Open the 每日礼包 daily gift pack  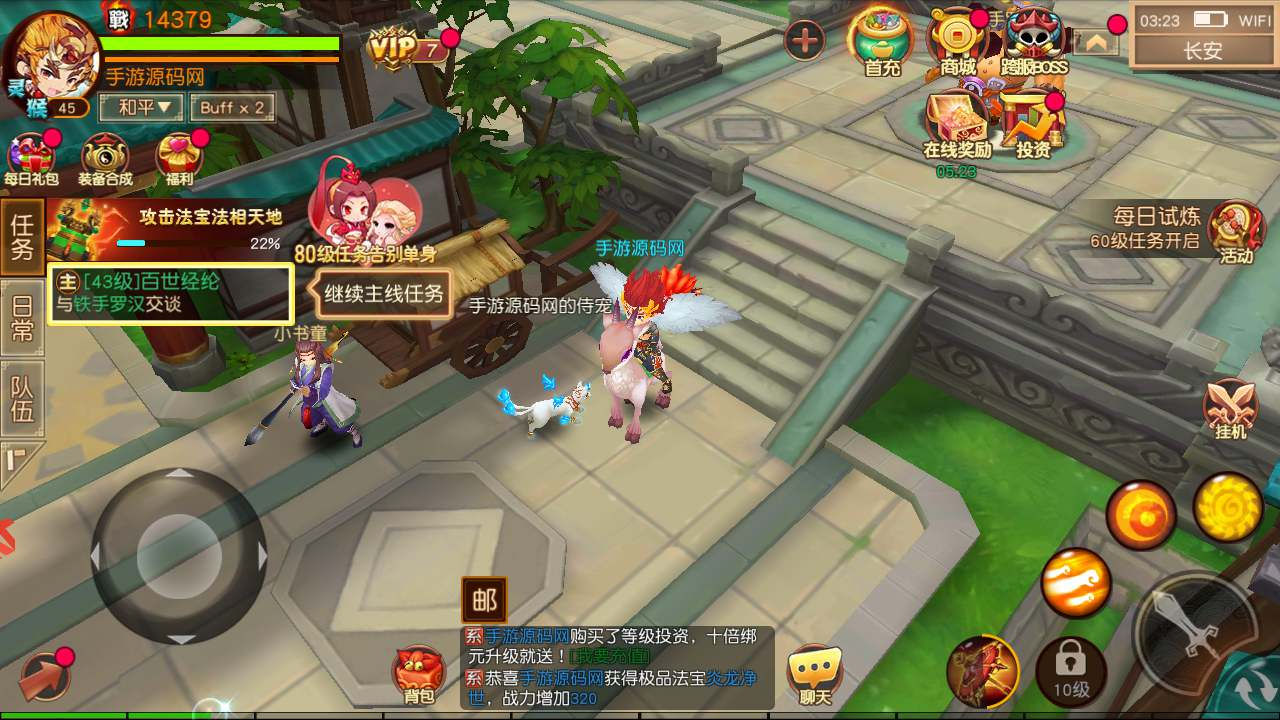[x=31, y=160]
